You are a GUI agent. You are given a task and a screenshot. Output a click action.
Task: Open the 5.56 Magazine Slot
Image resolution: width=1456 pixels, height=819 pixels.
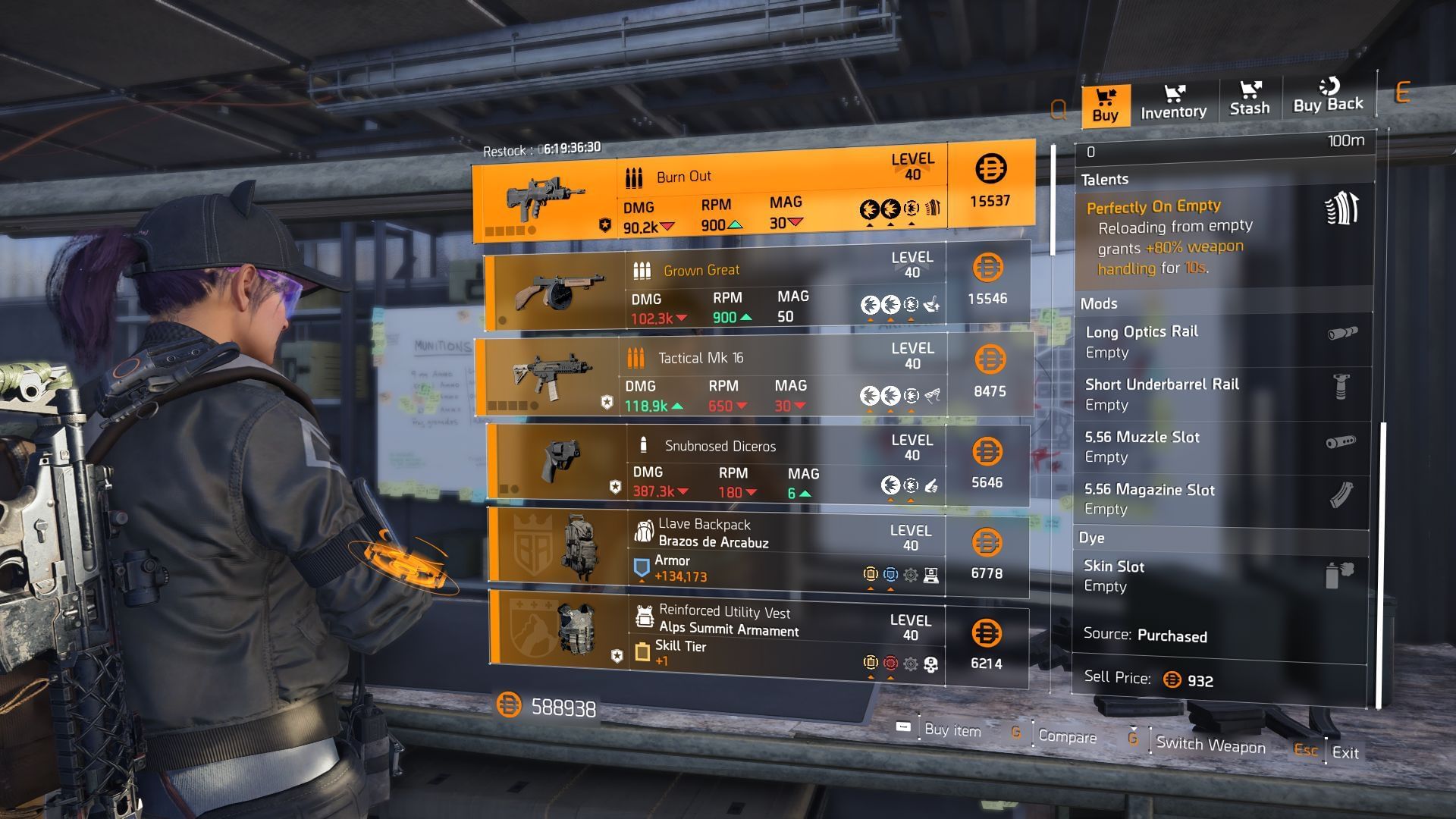pyautogui.click(x=1222, y=499)
